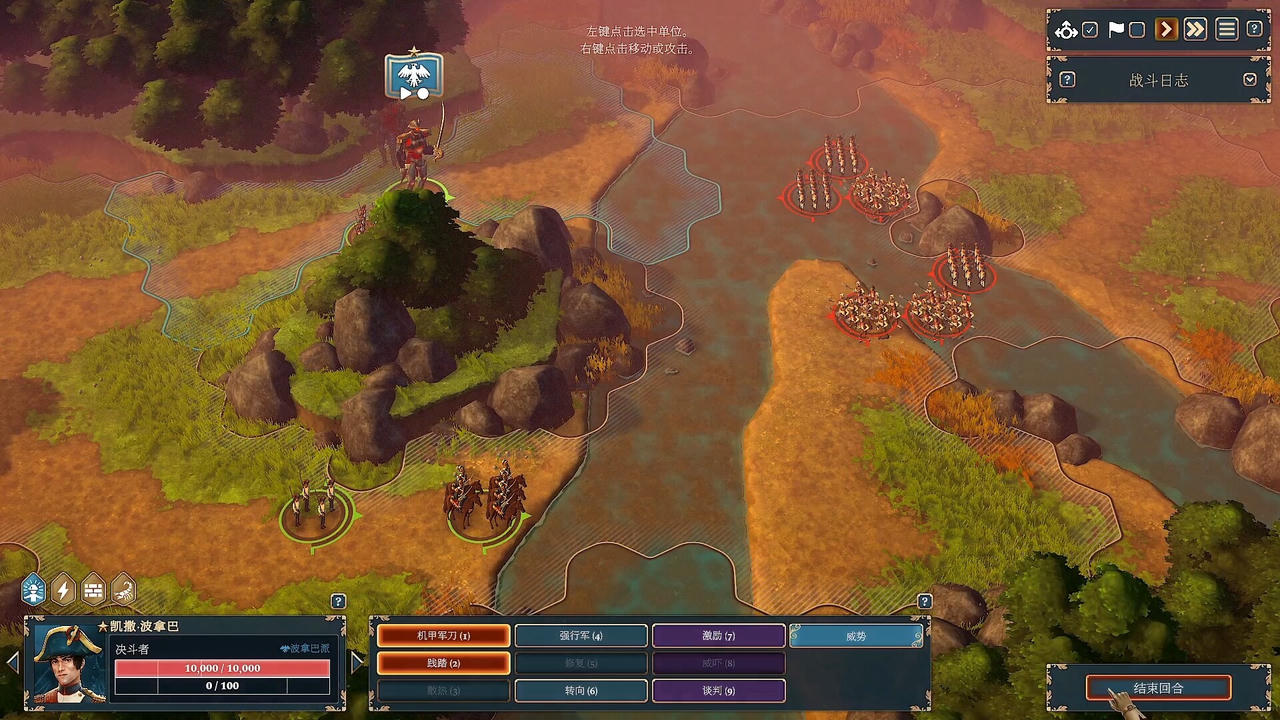Toggle the checkbox beside the movement icon
The image size is (1280, 720).
point(1090,30)
